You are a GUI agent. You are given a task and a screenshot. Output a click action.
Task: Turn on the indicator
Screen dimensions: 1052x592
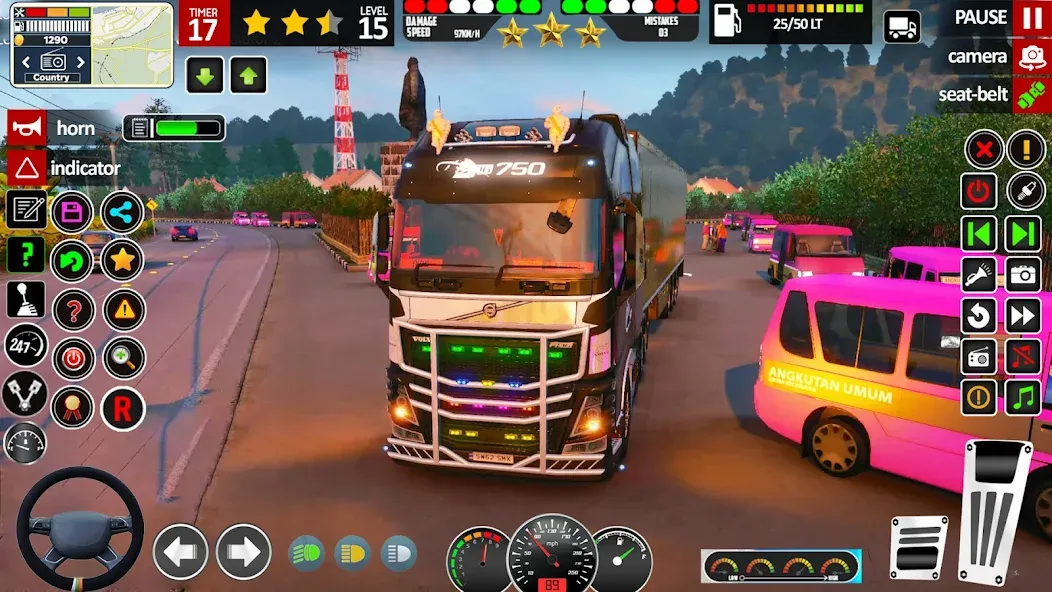[x=27, y=167]
